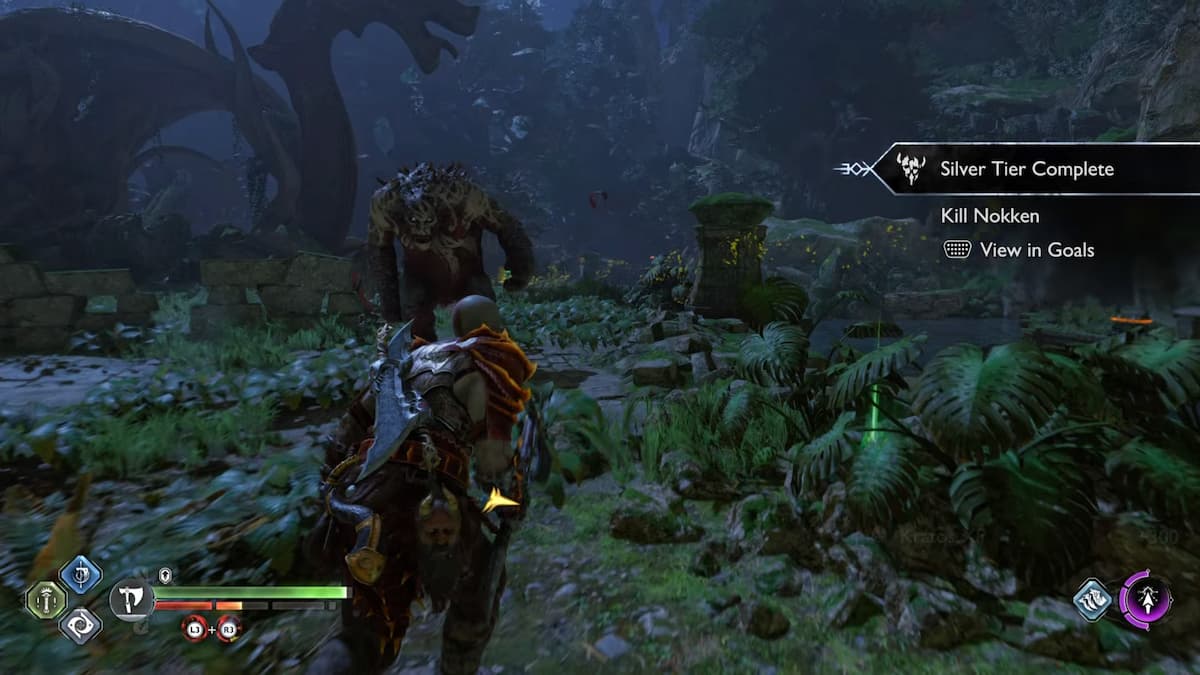
Task: Trigger the grey swirl runic attack icon
Action: point(80,626)
